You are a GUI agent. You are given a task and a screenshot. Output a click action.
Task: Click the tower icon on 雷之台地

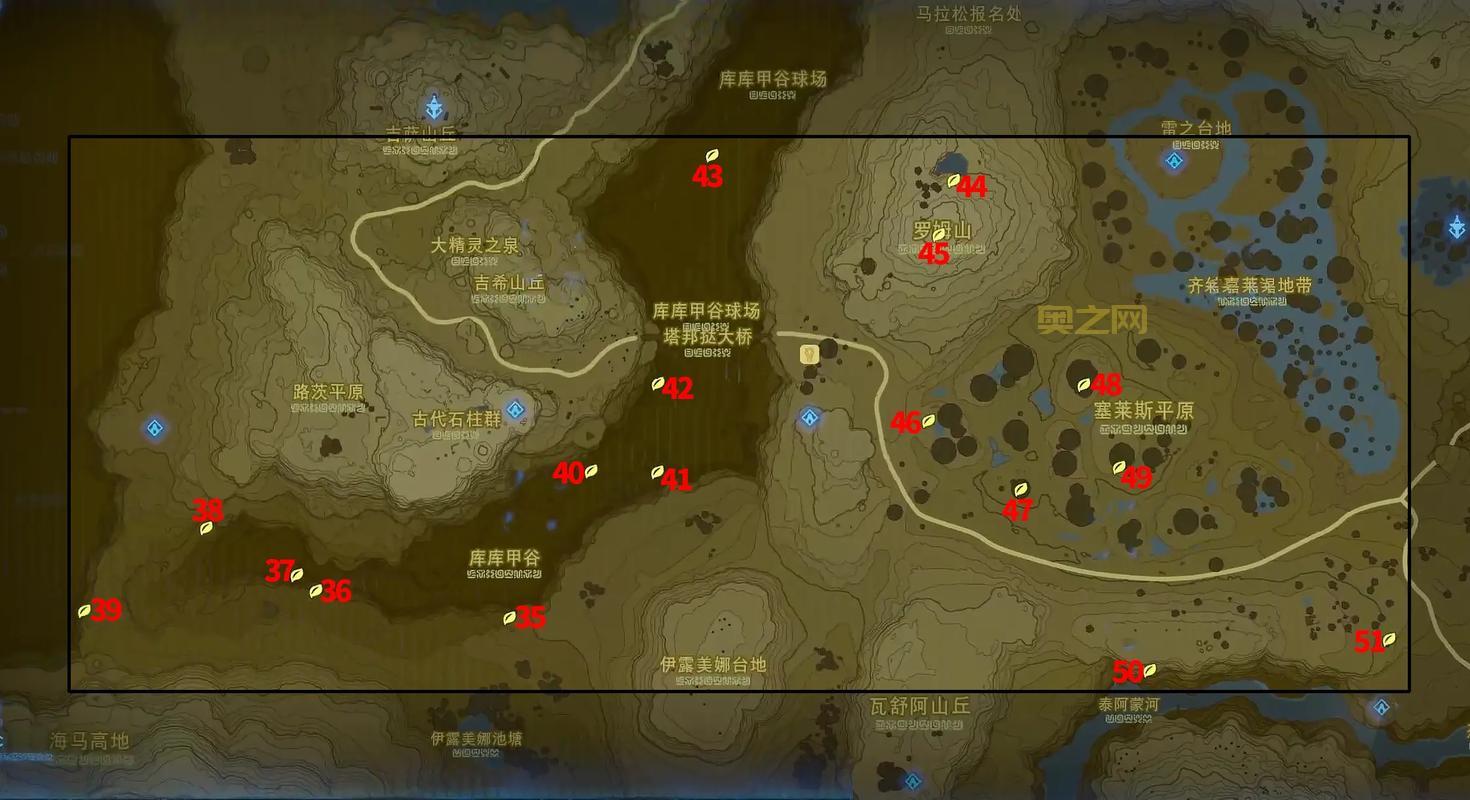1172,159
